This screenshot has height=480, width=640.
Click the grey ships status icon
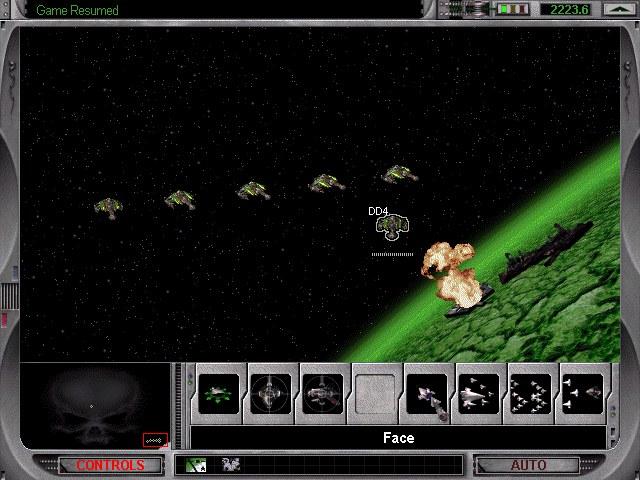point(230,465)
